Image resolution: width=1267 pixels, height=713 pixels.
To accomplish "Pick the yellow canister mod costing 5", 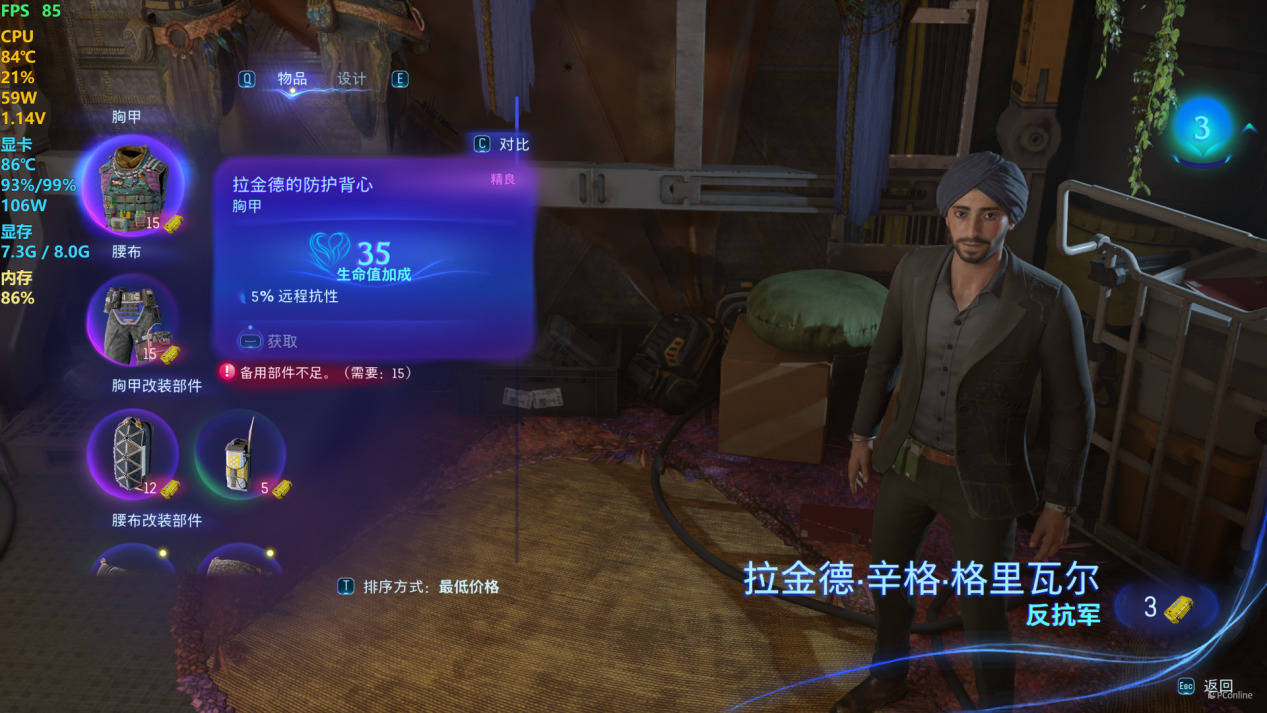I will tap(240, 455).
